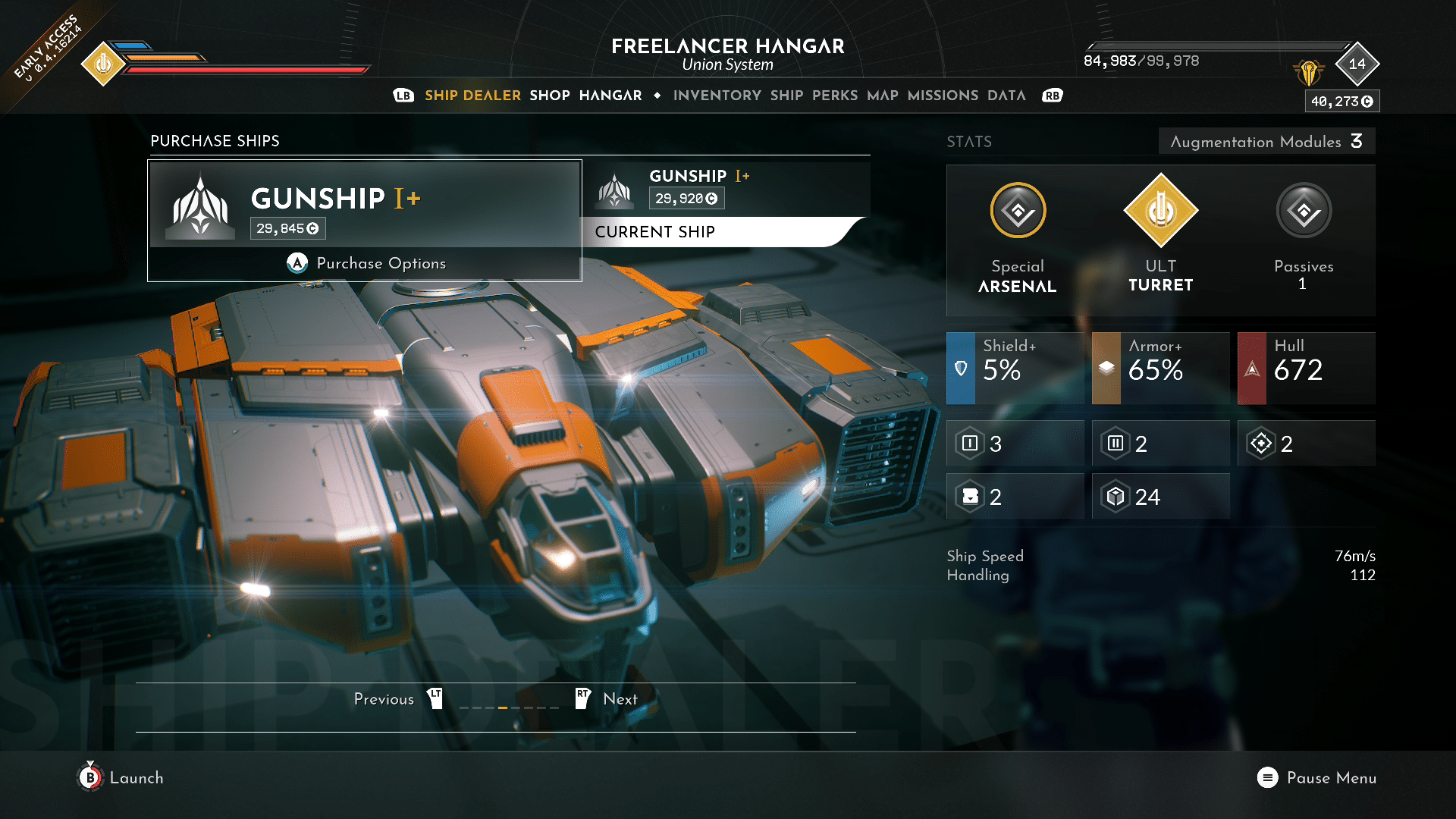The image size is (1456, 819).
Task: View the Passives diamond icon
Action: click(1303, 212)
